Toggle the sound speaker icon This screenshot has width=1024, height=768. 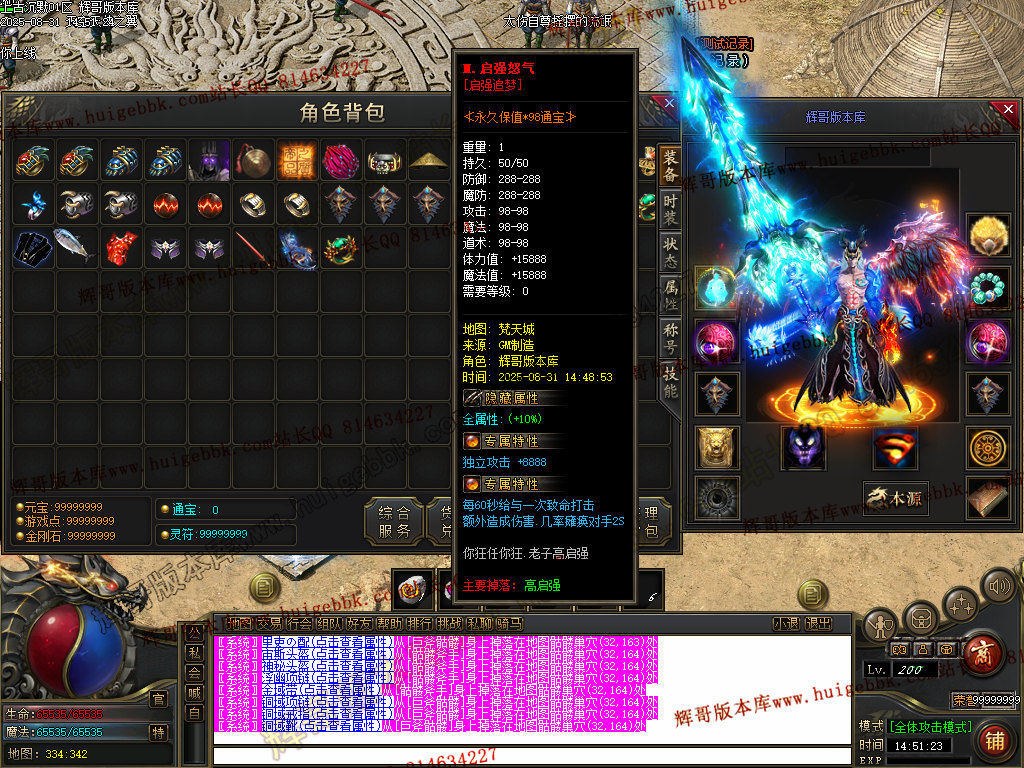click(998, 585)
